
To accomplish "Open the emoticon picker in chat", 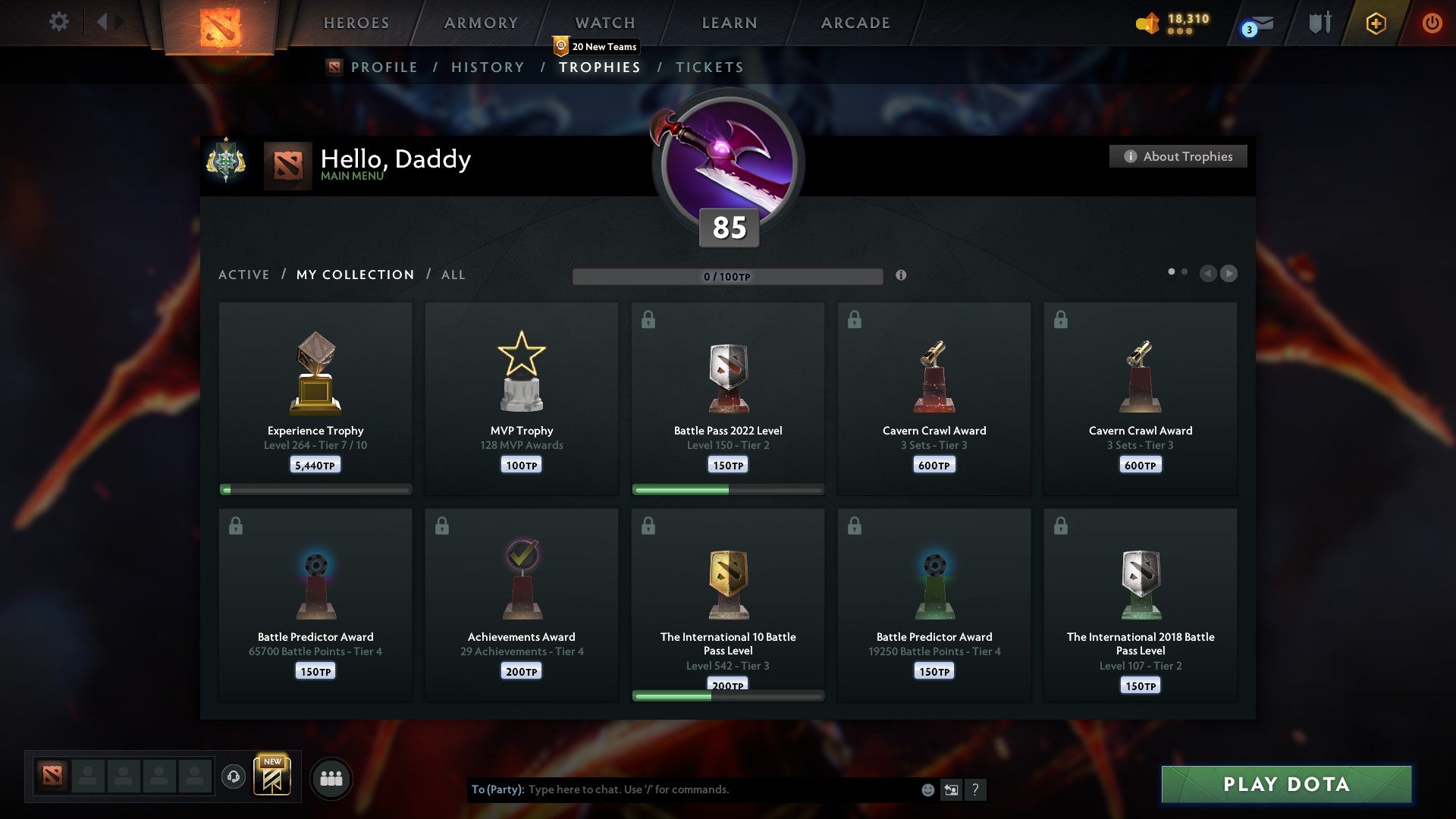I will tap(927, 789).
